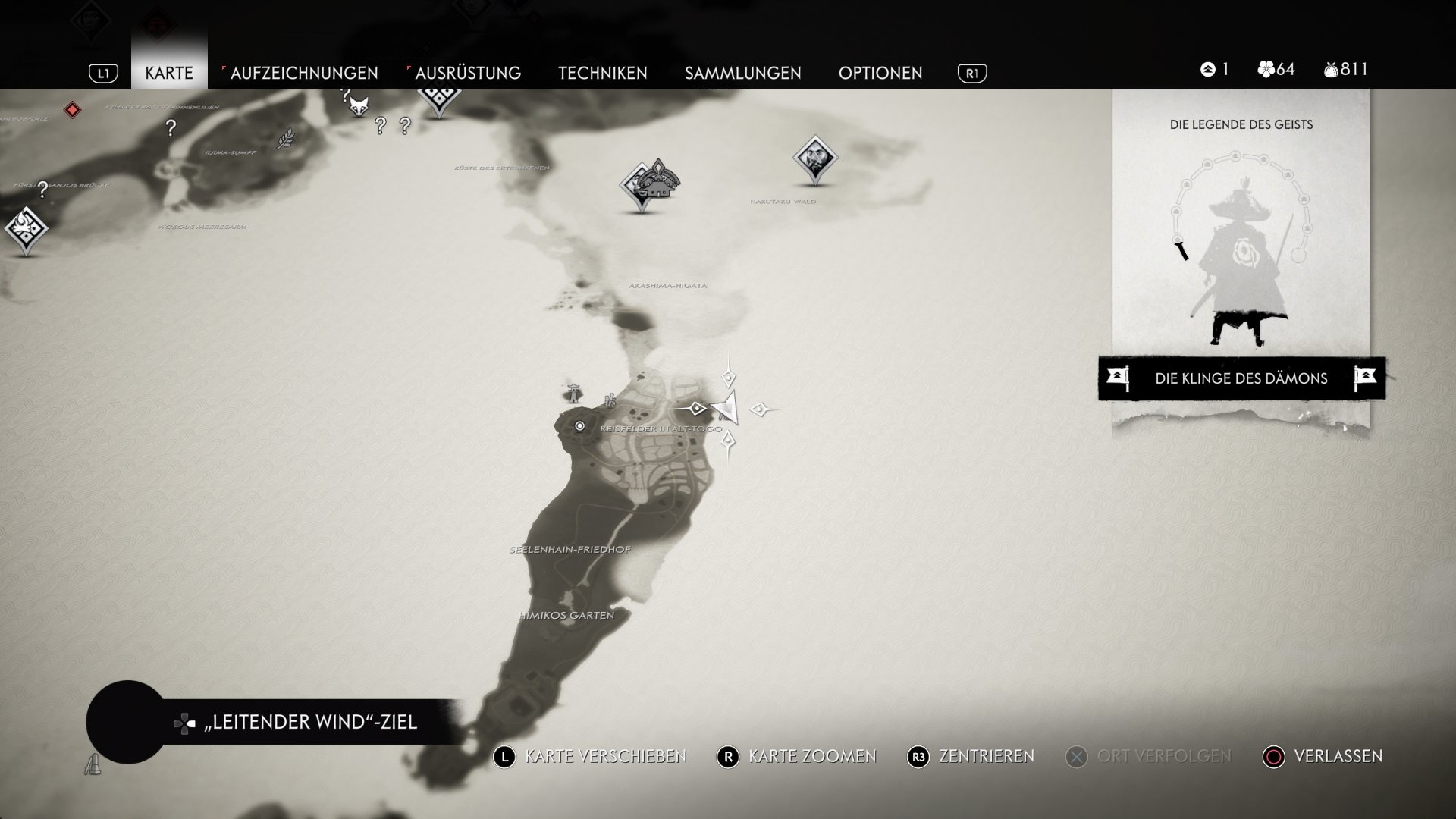The width and height of the screenshot is (1456, 819).
Task: Click the question mark near Fürst Sanjos Brücke
Action: coord(43,189)
